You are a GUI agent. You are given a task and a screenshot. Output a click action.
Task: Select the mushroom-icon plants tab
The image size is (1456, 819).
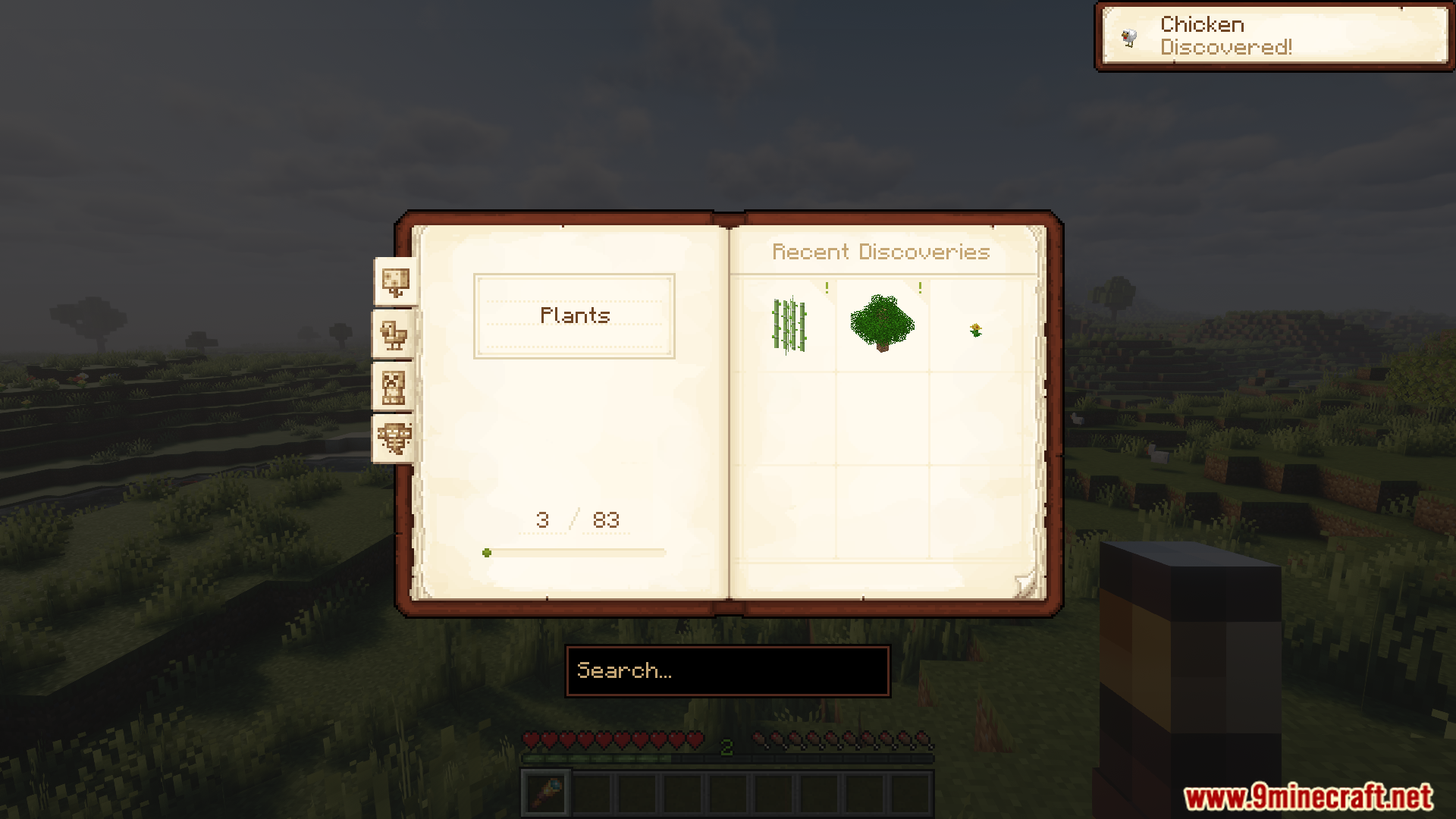395,282
